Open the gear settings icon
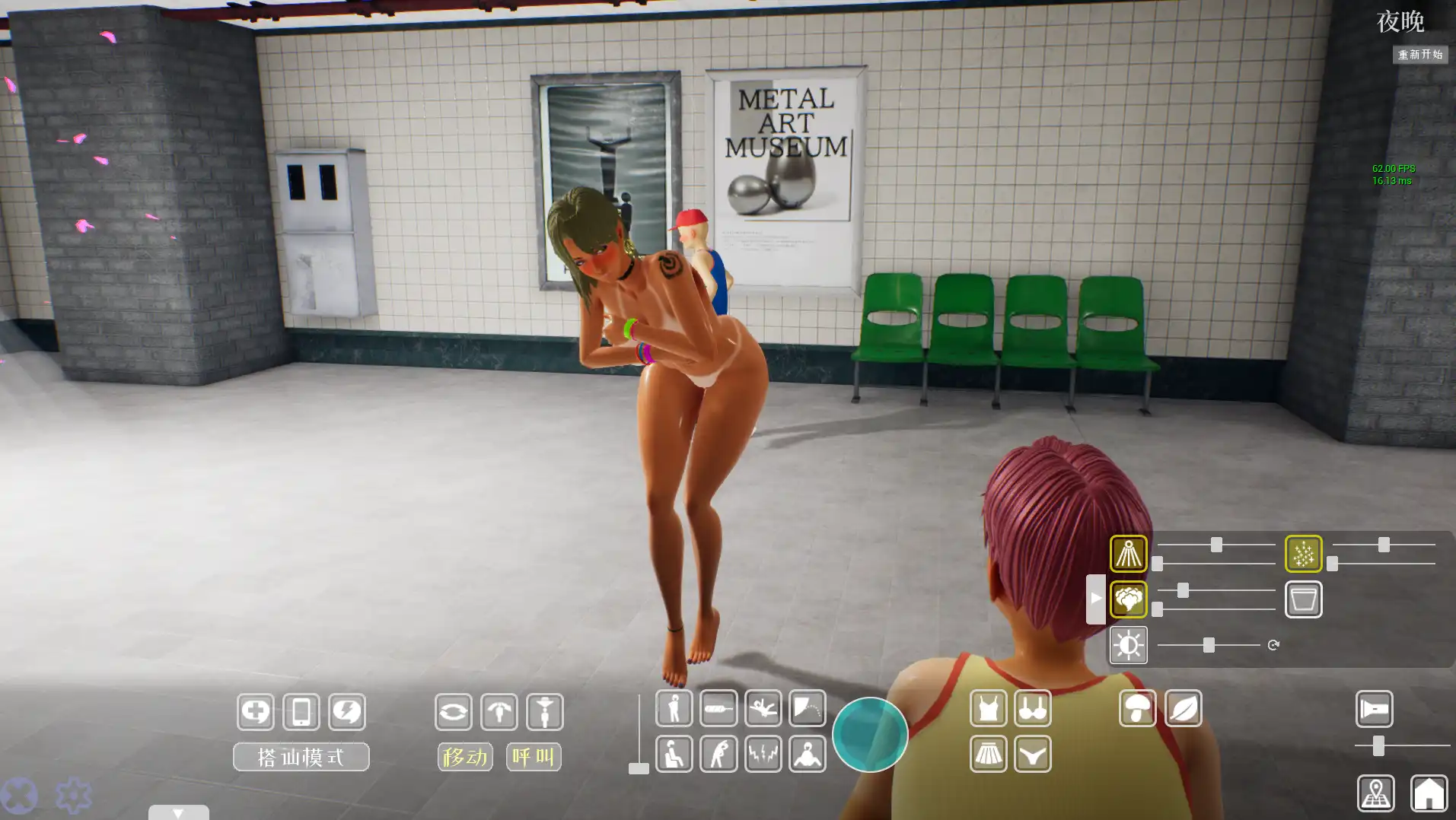This screenshot has width=1456, height=820. (x=74, y=796)
